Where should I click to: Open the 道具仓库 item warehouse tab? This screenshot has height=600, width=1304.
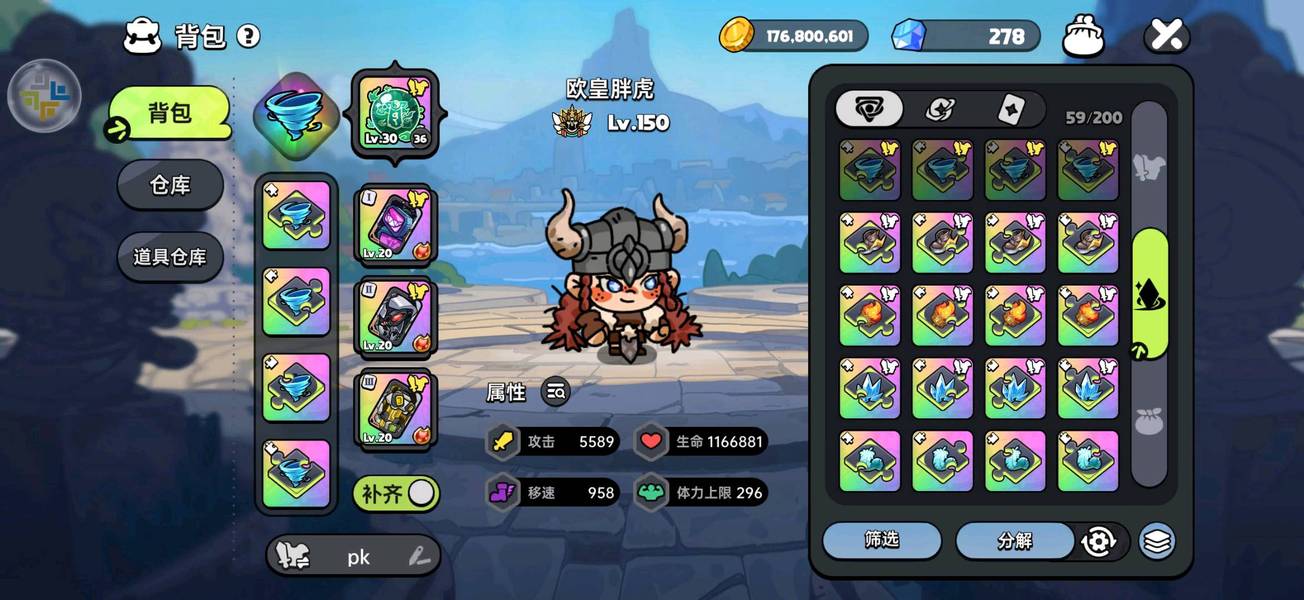click(x=170, y=257)
